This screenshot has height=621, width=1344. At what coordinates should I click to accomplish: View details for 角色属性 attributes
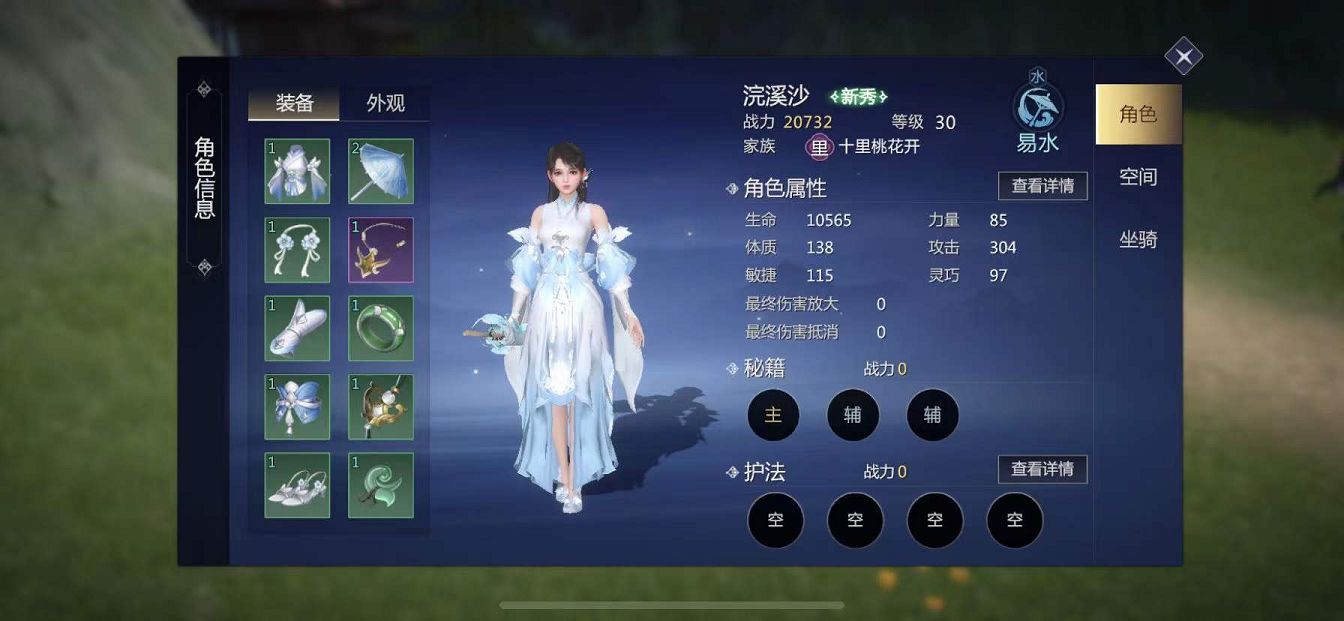[1042, 186]
